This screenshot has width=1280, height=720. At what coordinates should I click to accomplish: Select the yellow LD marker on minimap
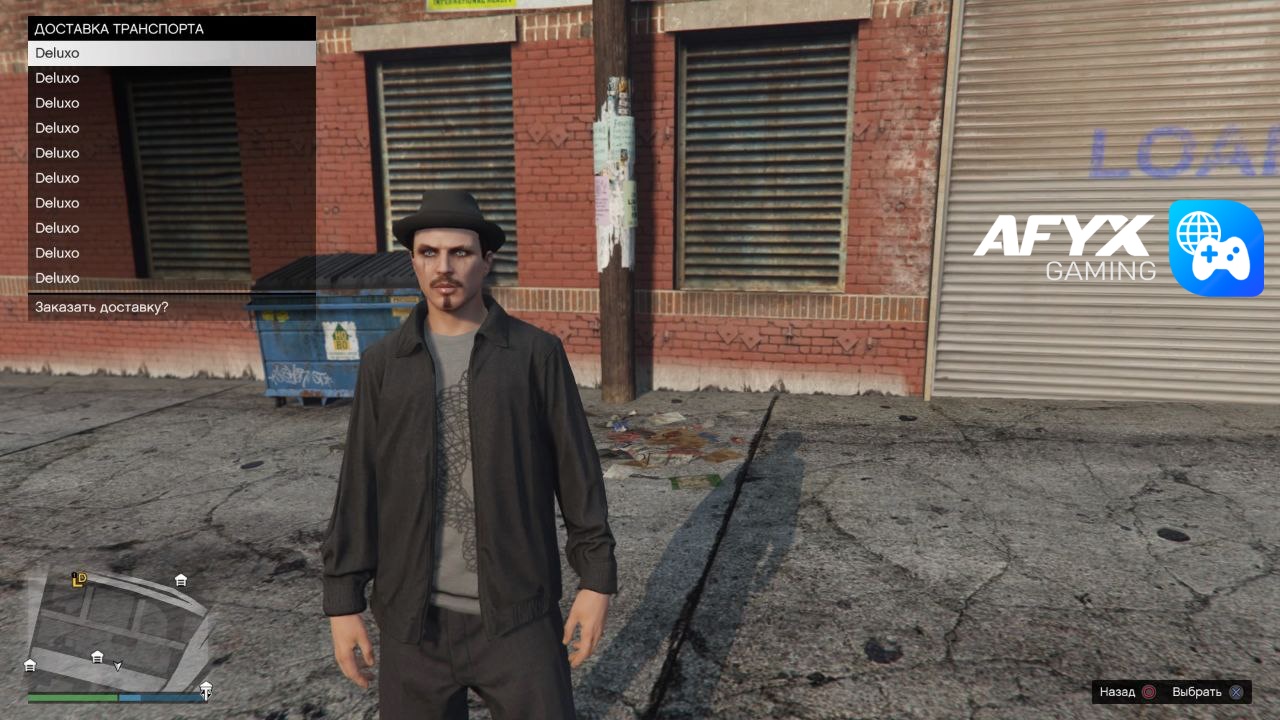79,579
